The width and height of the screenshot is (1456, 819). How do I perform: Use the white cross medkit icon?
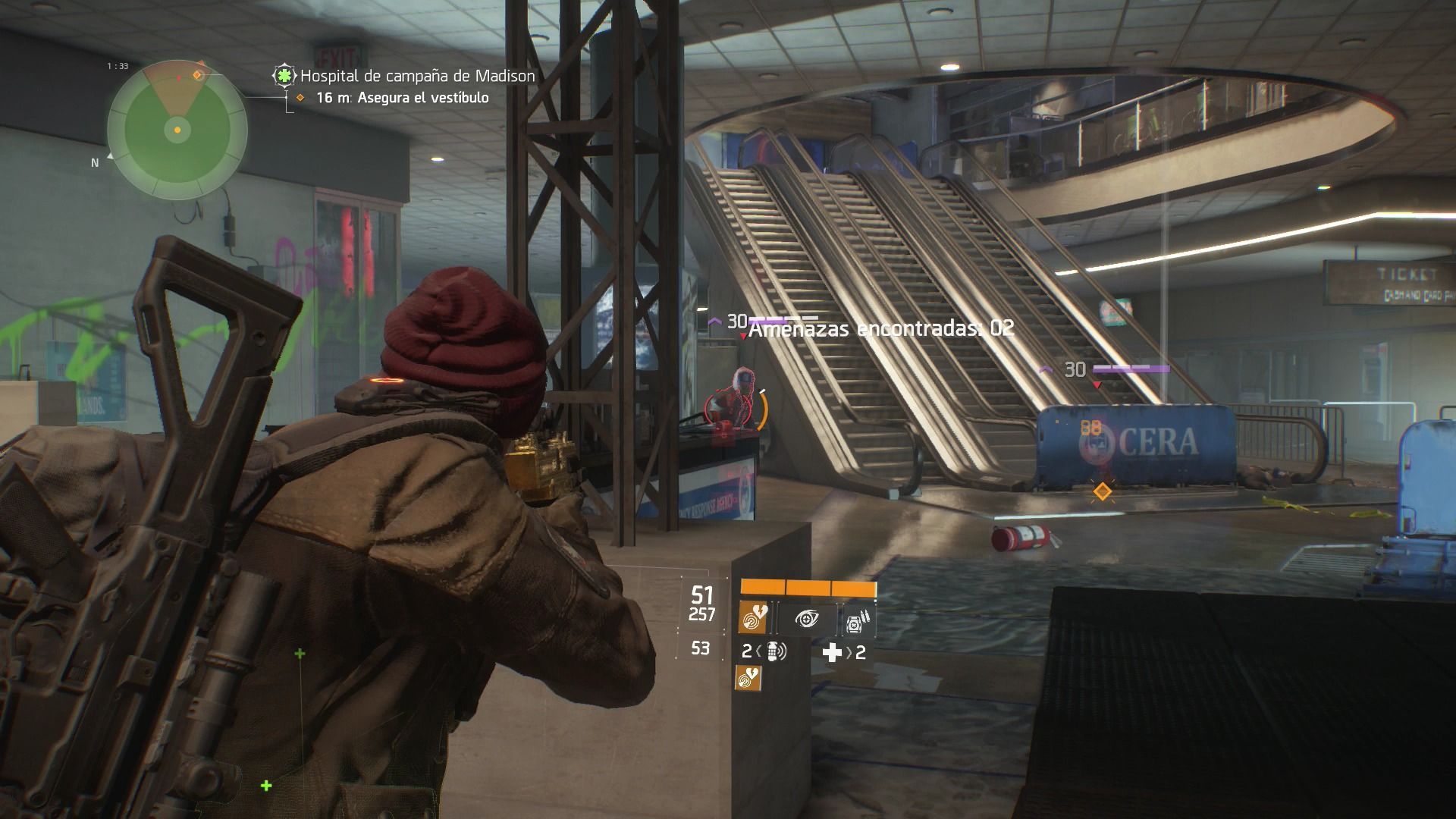coord(832,652)
